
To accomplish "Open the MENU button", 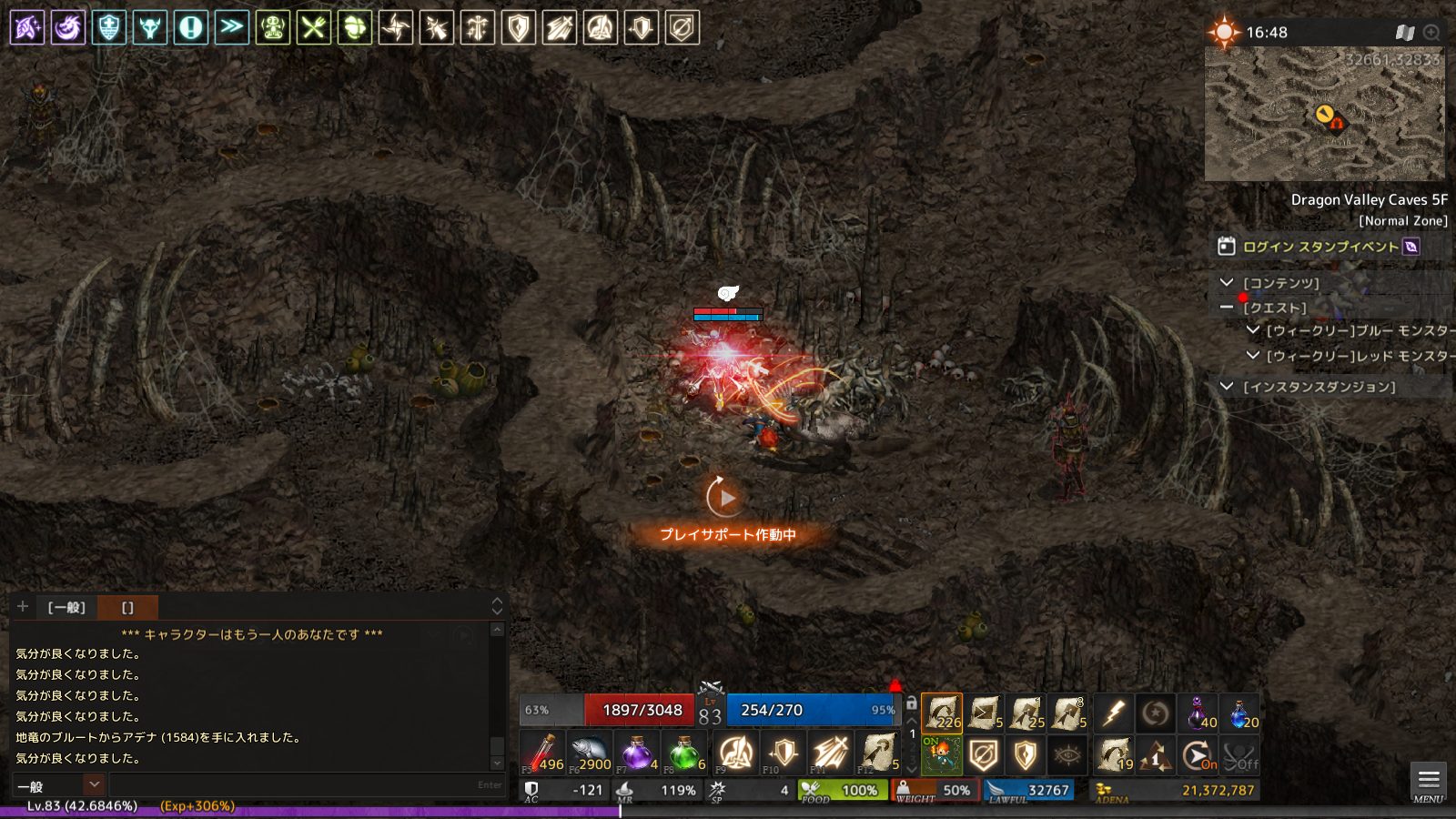I will (1428, 782).
